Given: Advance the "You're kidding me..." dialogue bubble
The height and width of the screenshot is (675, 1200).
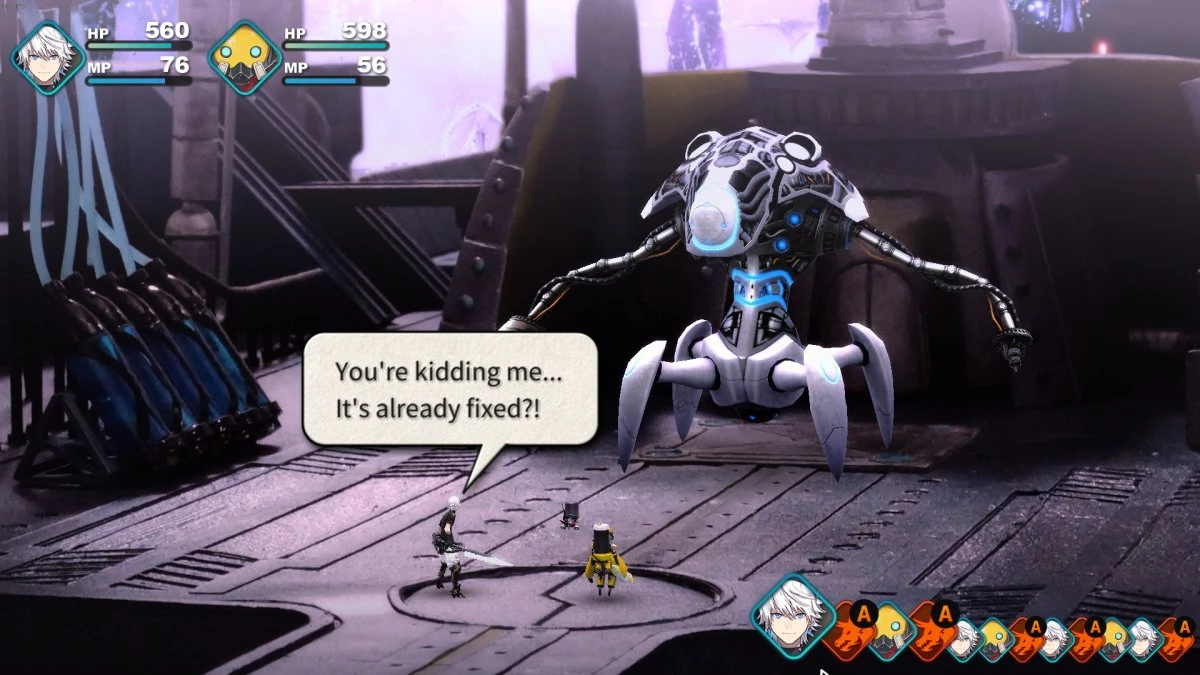Looking at the screenshot, I should [450, 389].
